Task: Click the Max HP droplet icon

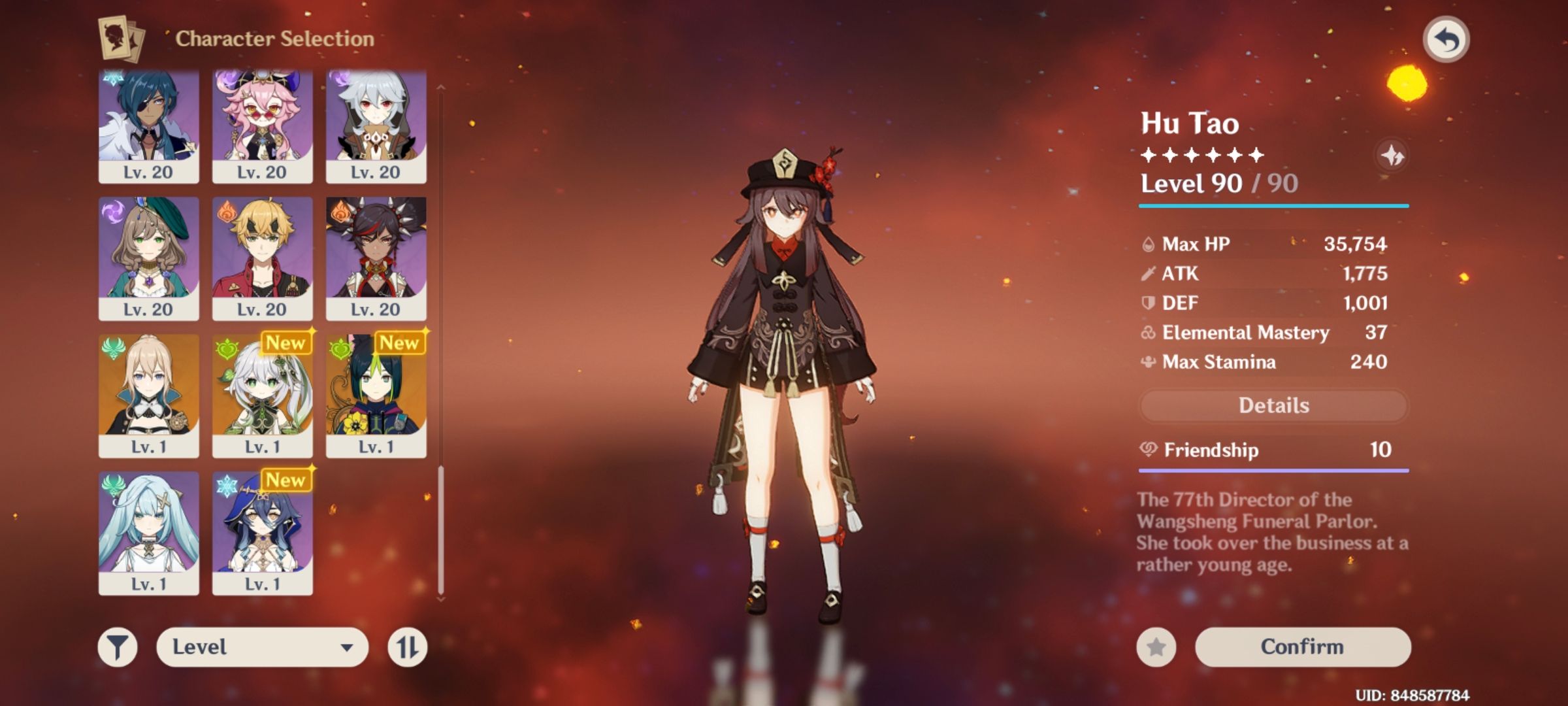Action: coord(1147,244)
